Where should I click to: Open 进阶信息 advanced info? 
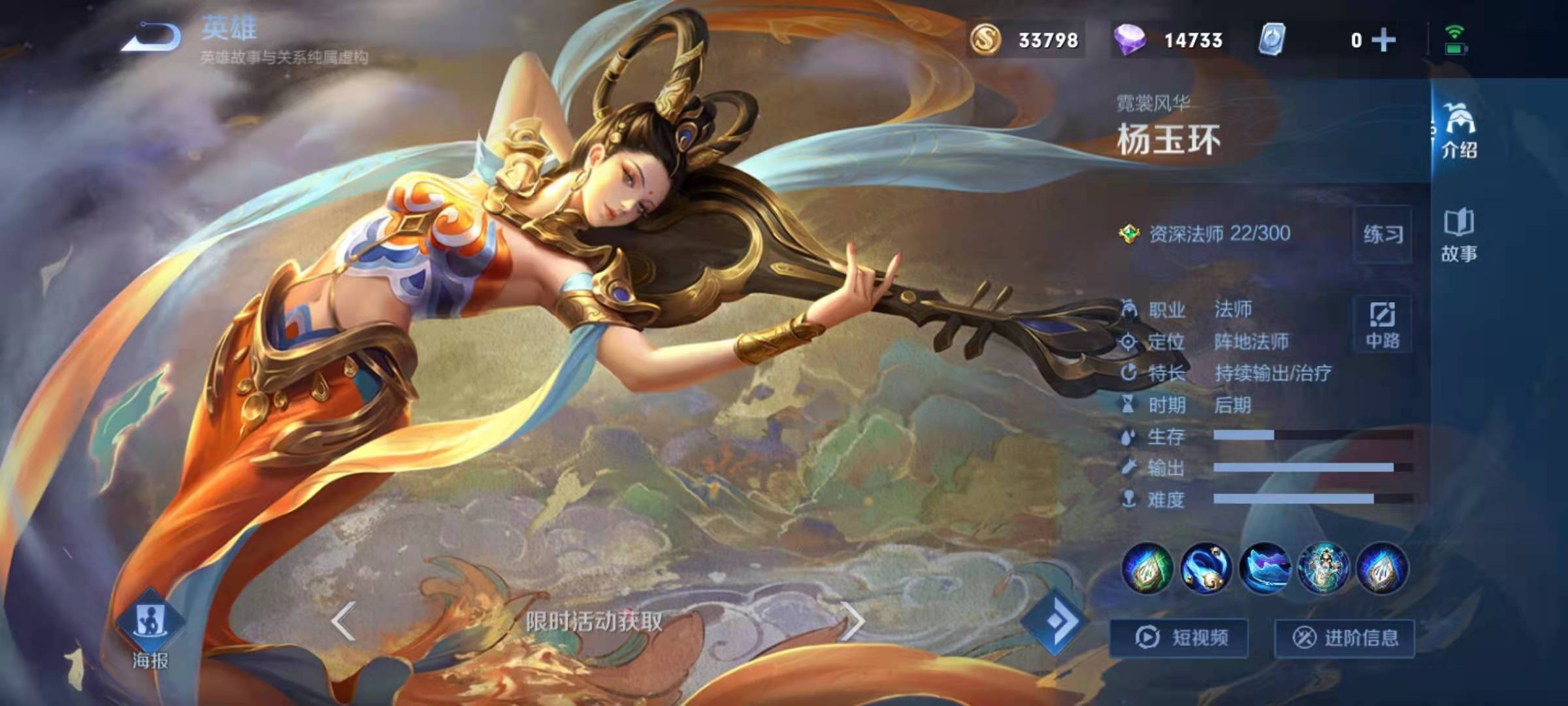[1345, 637]
